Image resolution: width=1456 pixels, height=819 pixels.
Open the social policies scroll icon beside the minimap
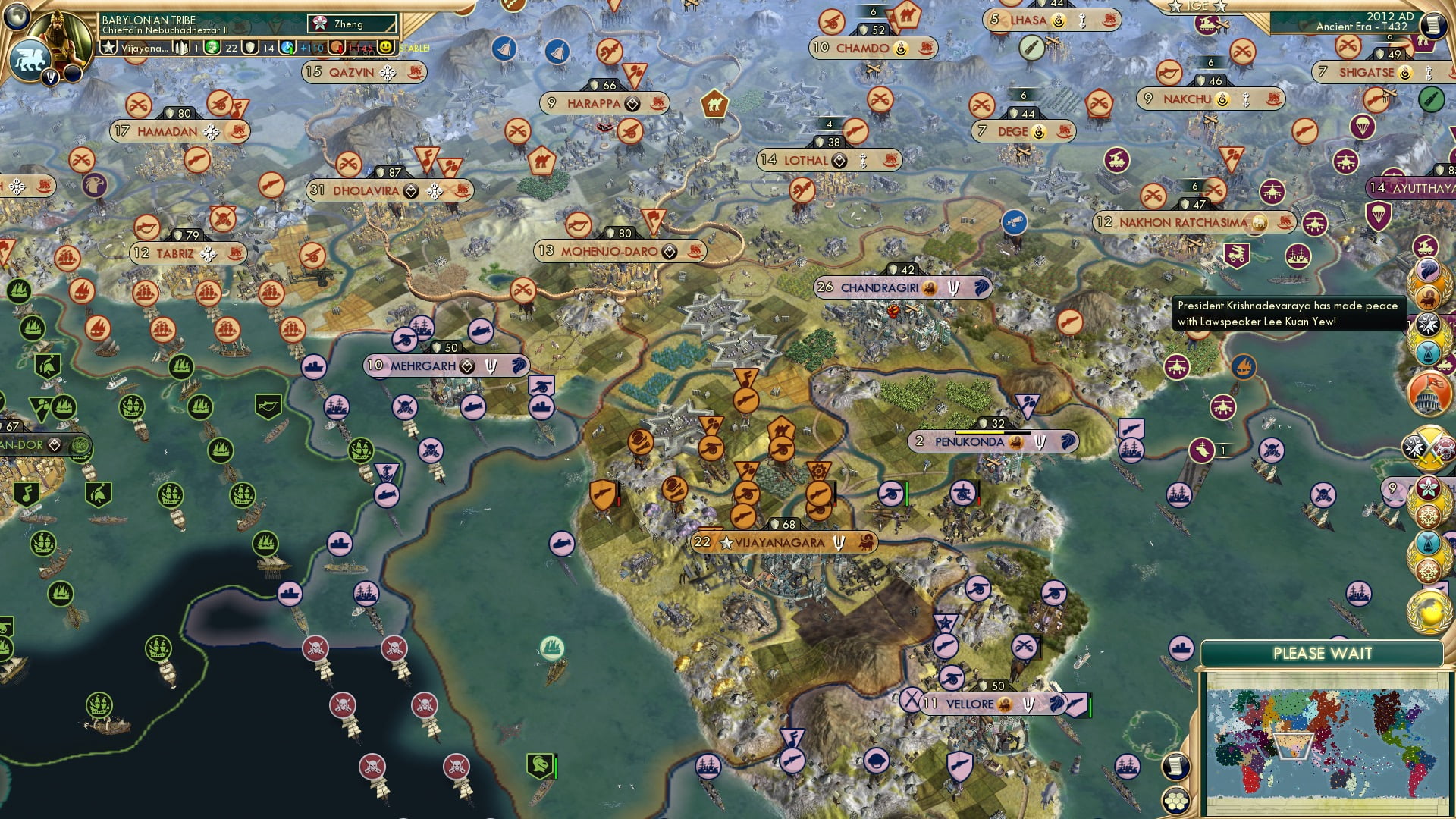1175,767
